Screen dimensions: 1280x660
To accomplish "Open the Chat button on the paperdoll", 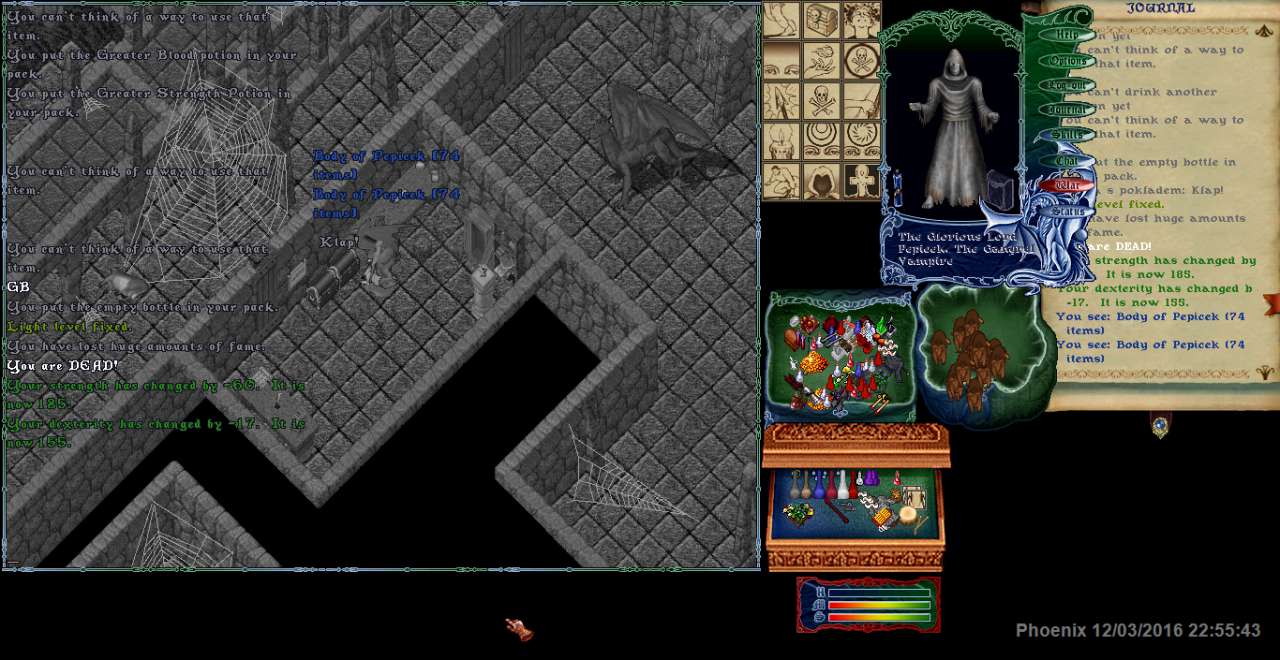I will [1067, 160].
